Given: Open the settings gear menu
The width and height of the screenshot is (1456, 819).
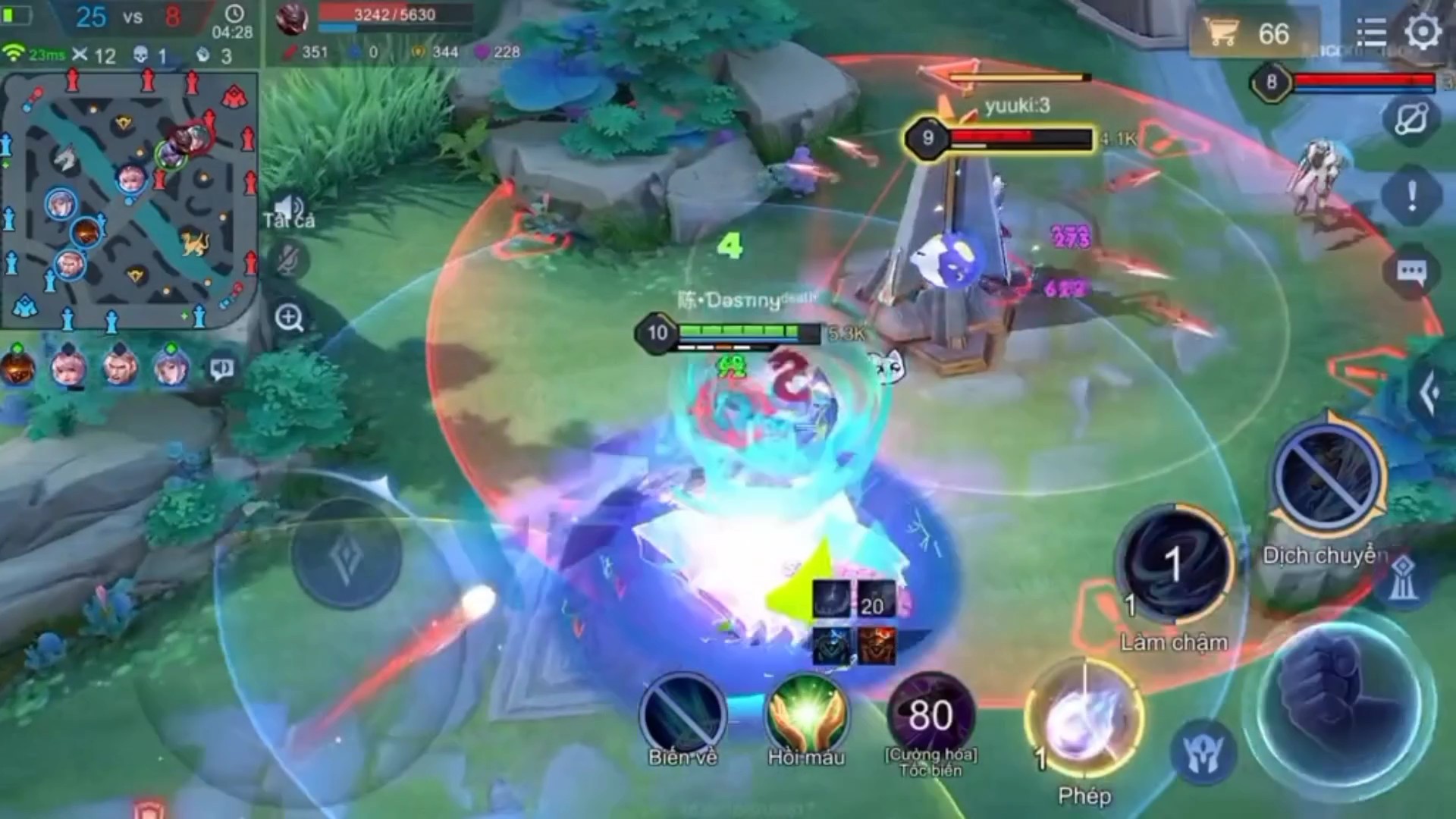Looking at the screenshot, I should [x=1423, y=32].
